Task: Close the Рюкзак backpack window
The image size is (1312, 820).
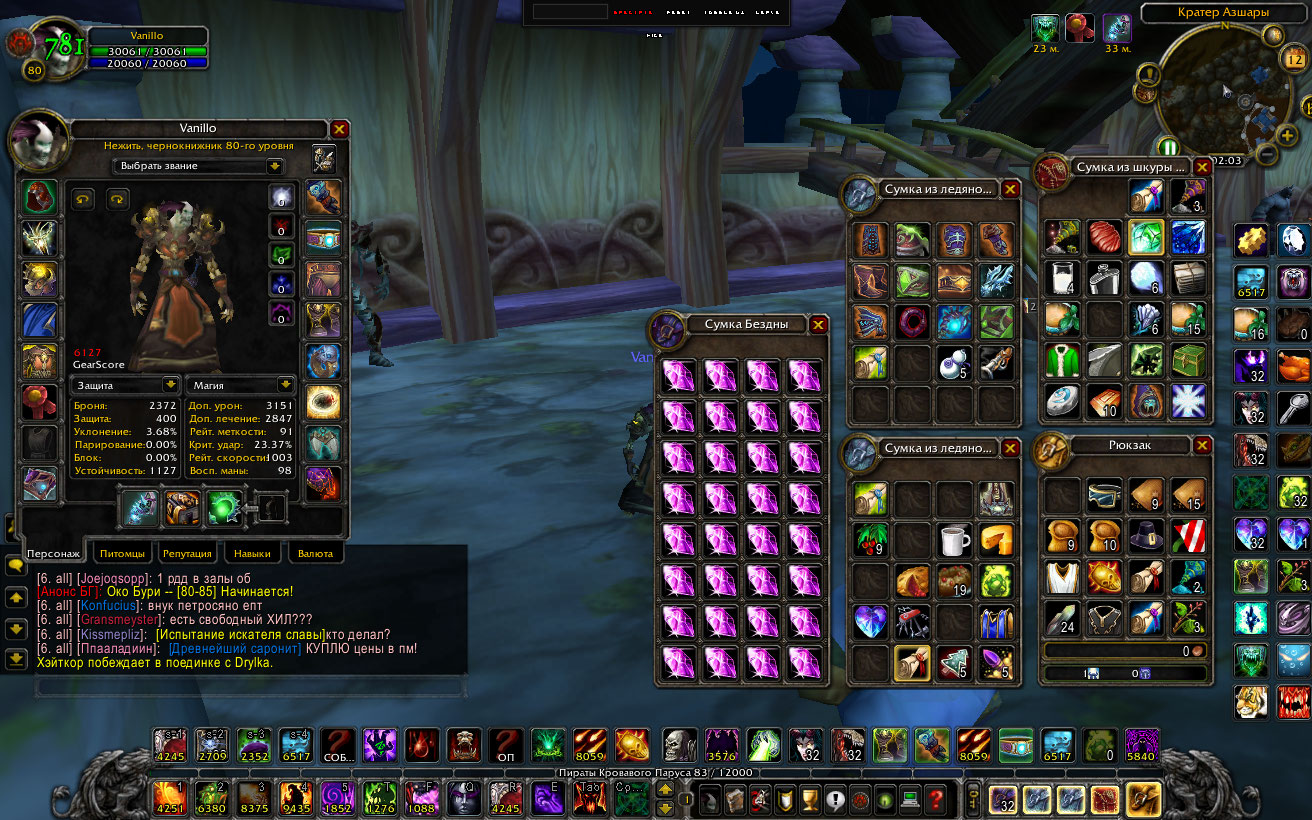Action: pyautogui.click(x=1202, y=446)
